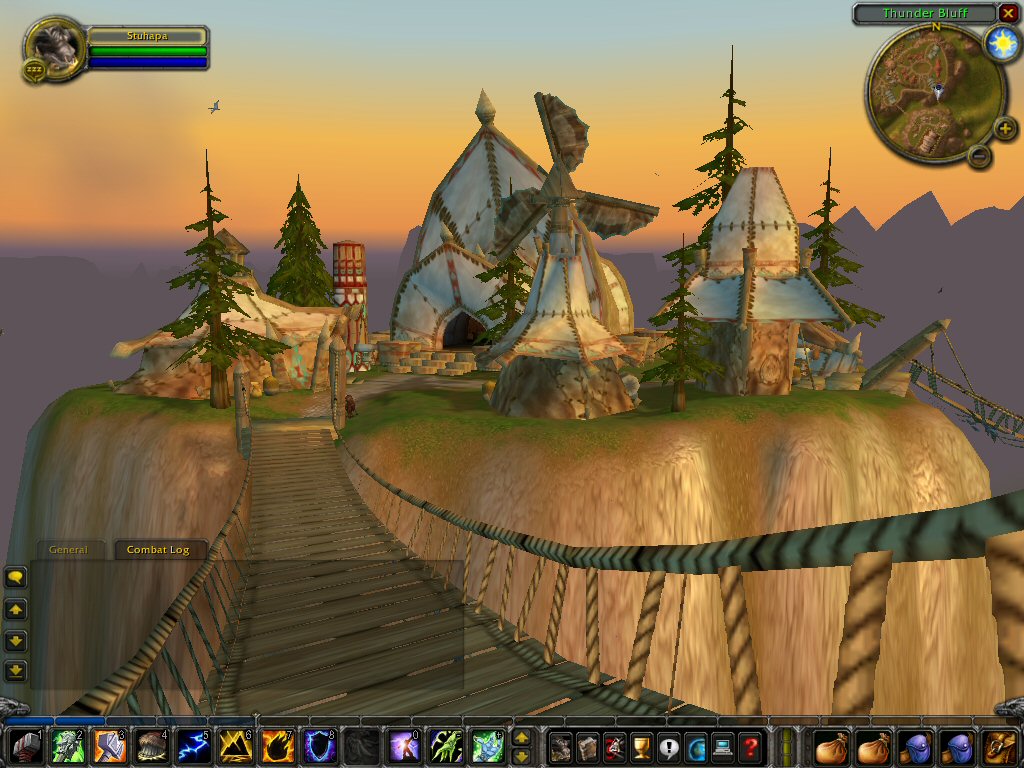Click the Stuhapa player portrait
This screenshot has height=768, width=1024.
54,44
